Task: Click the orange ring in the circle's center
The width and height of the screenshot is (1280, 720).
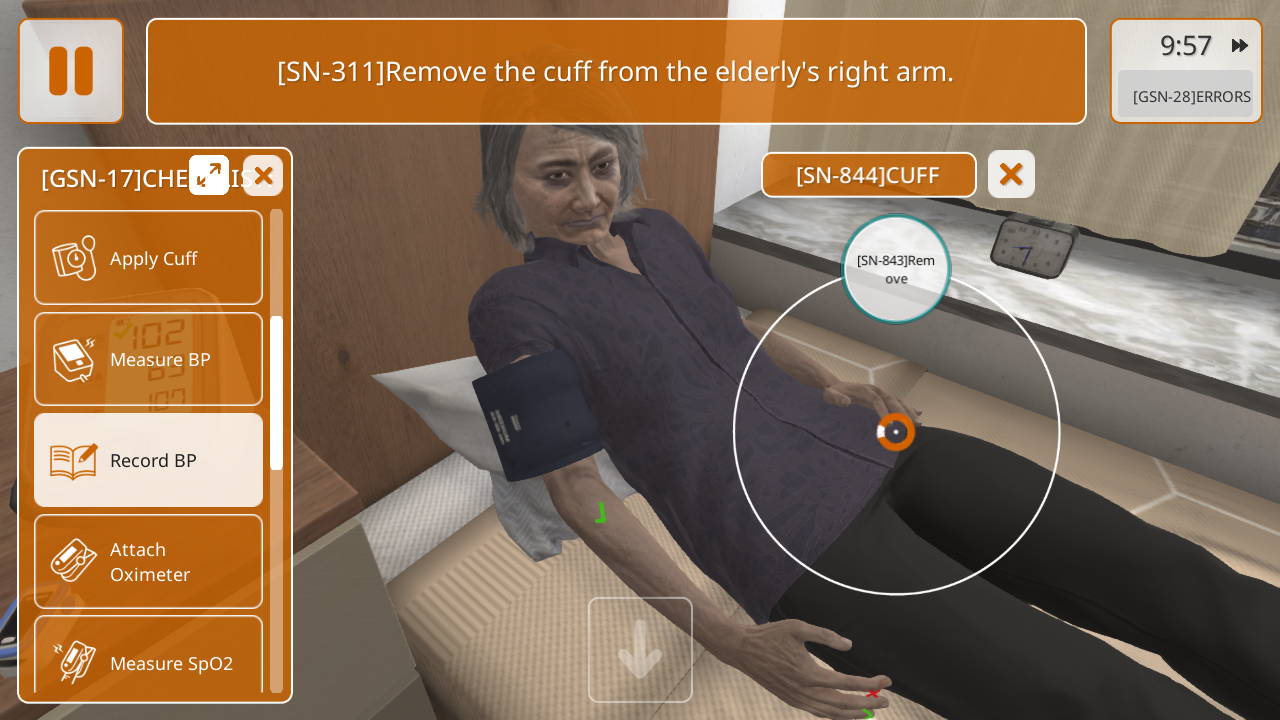Action: click(x=896, y=432)
